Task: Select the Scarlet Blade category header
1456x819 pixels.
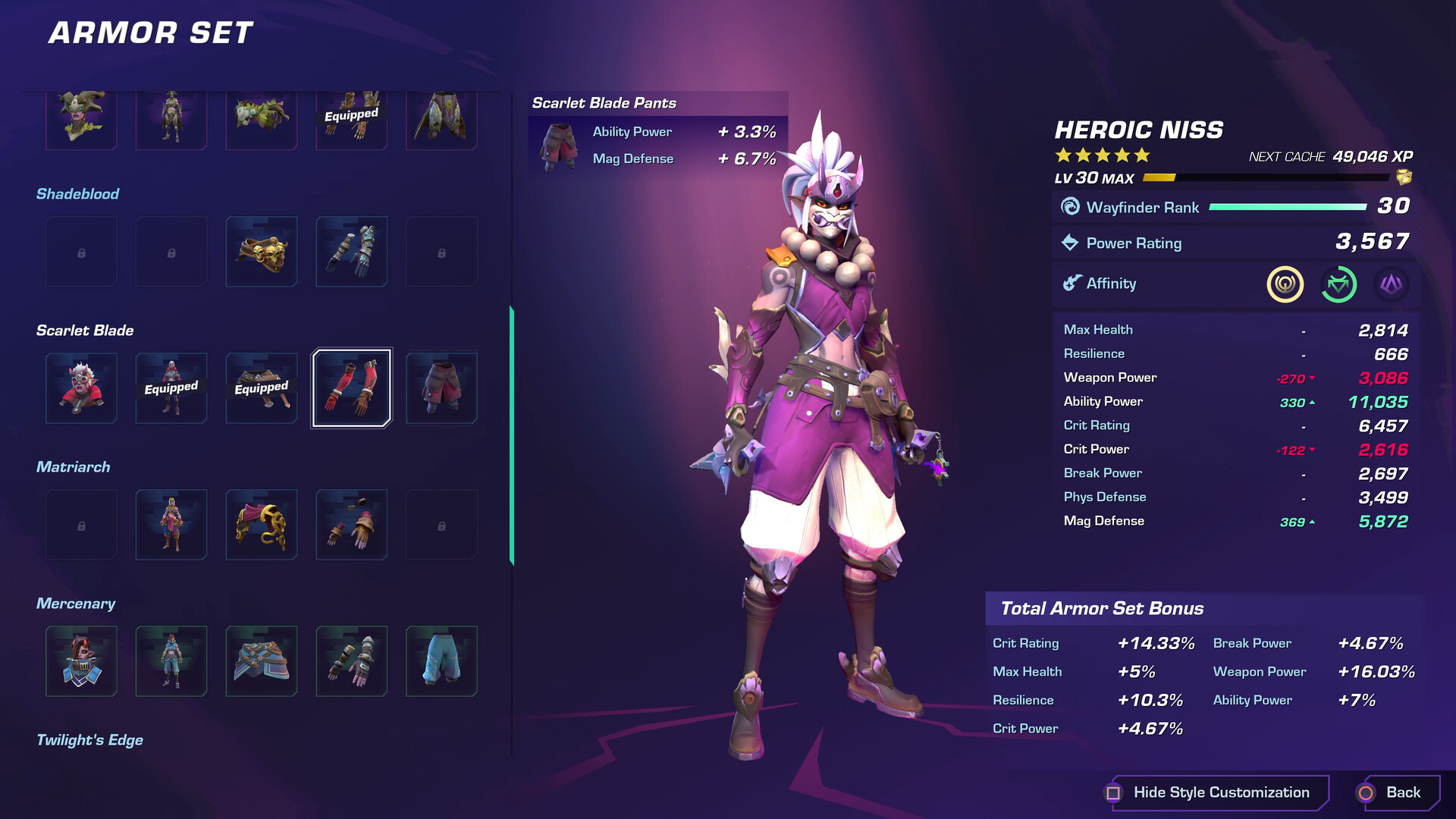Action: tap(86, 330)
